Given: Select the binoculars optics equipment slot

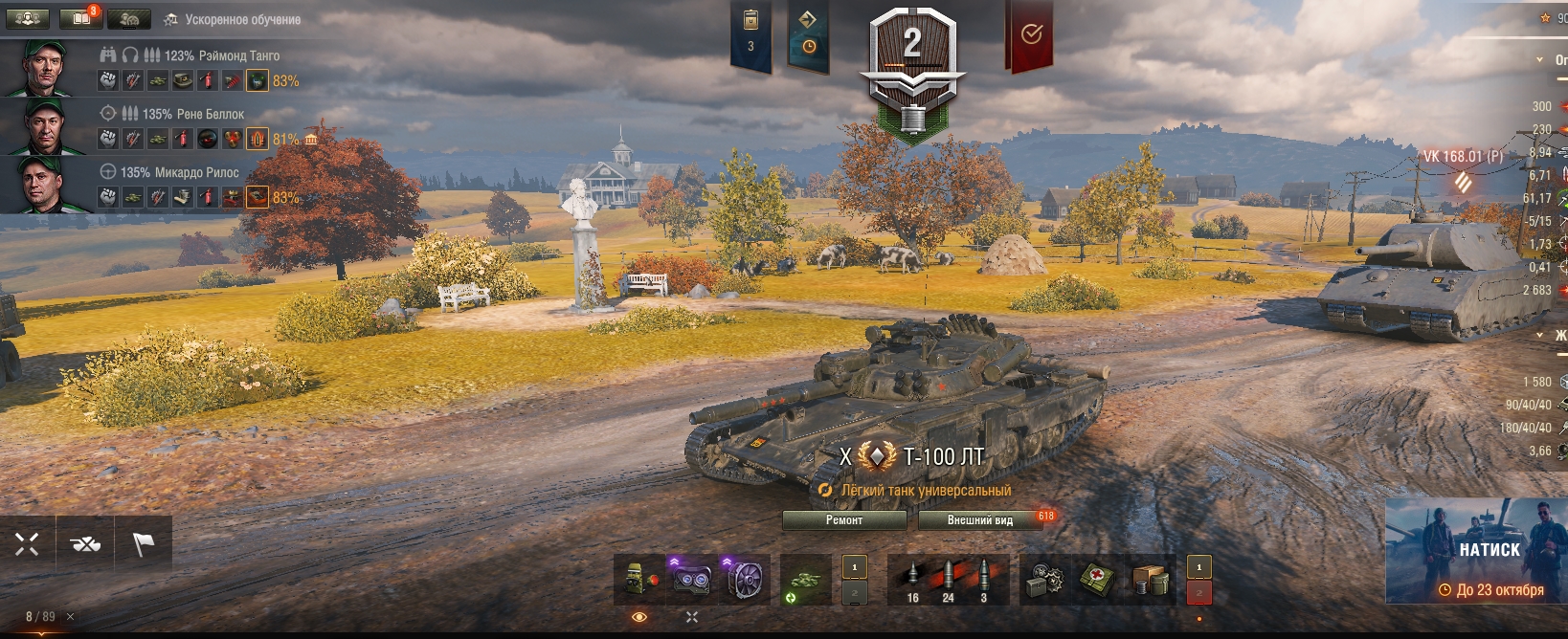Looking at the screenshot, I should [x=691, y=579].
